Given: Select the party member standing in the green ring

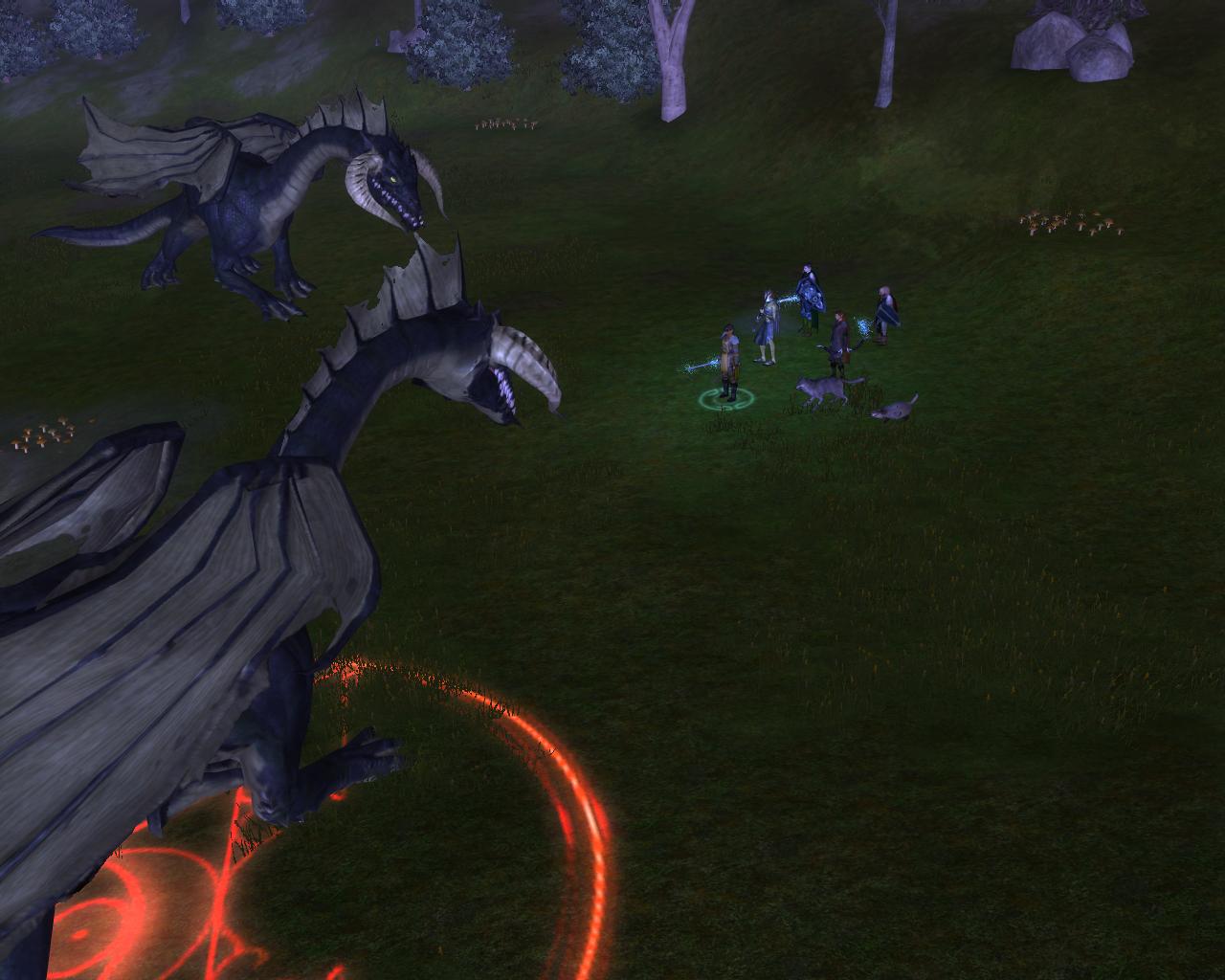Looking at the screenshot, I should click(x=729, y=364).
